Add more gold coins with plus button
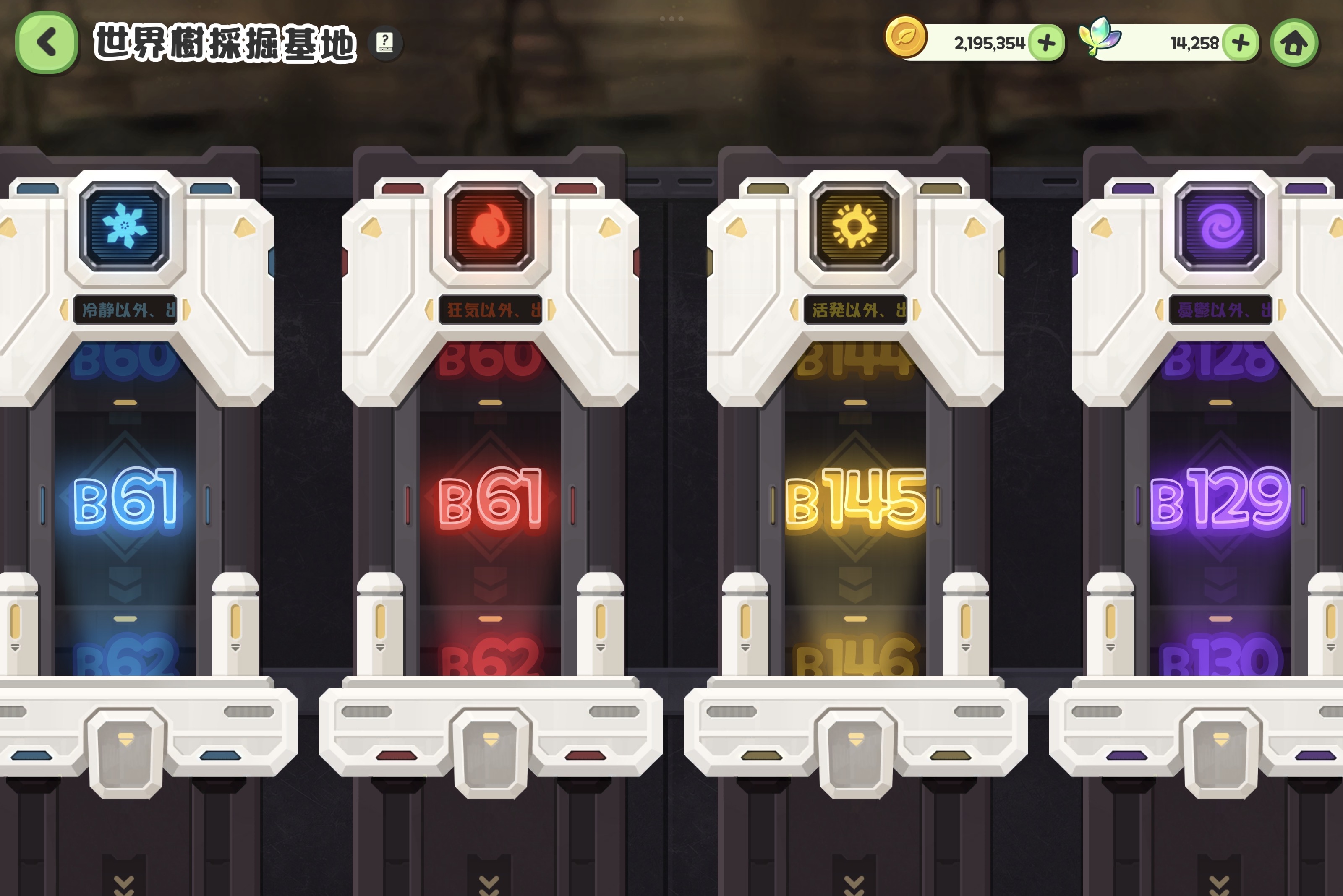 (1046, 43)
